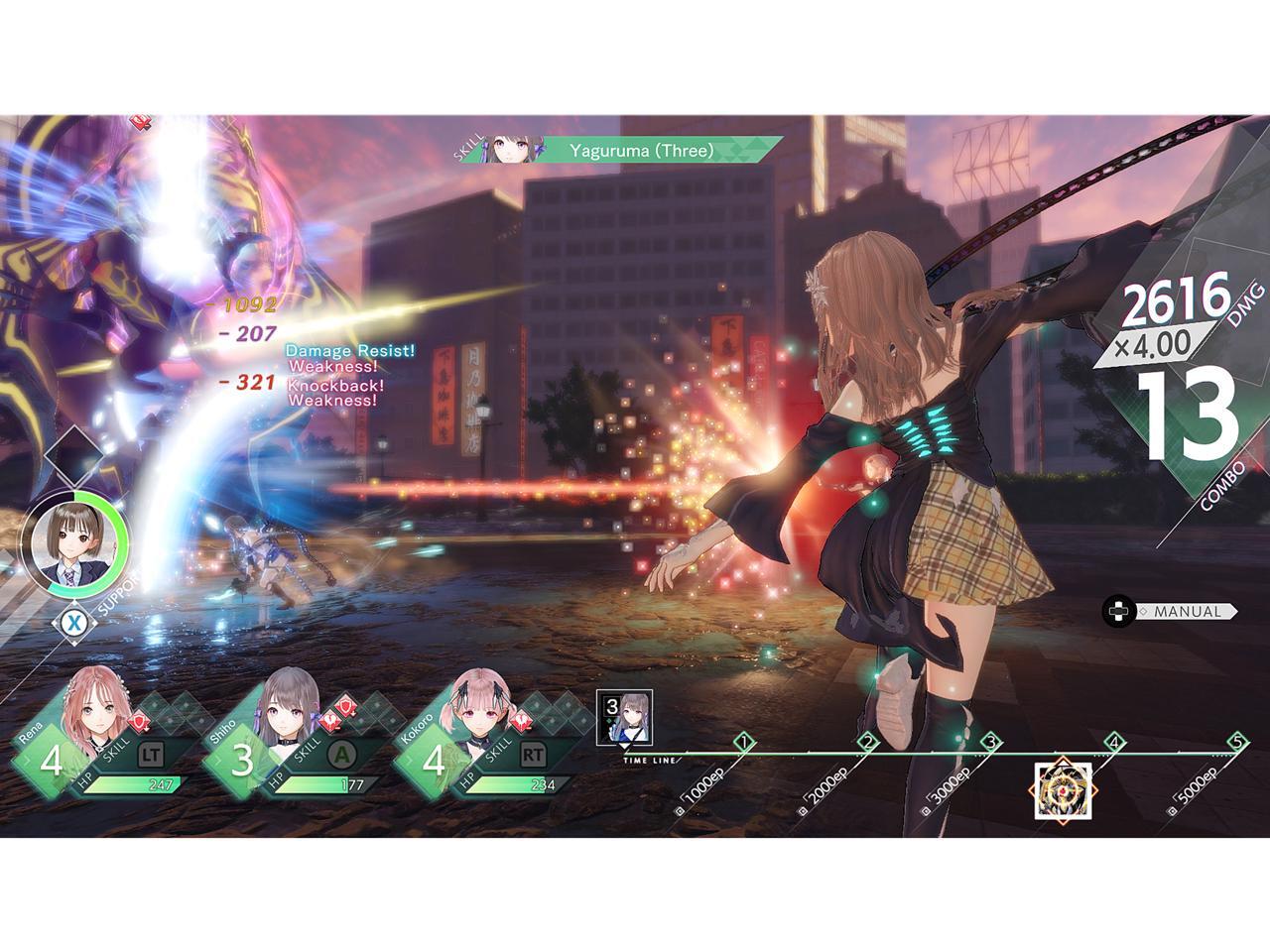The width and height of the screenshot is (1270, 952).
Task: Click the Yaguruma (Three) skill banner
Action: [x=640, y=151]
